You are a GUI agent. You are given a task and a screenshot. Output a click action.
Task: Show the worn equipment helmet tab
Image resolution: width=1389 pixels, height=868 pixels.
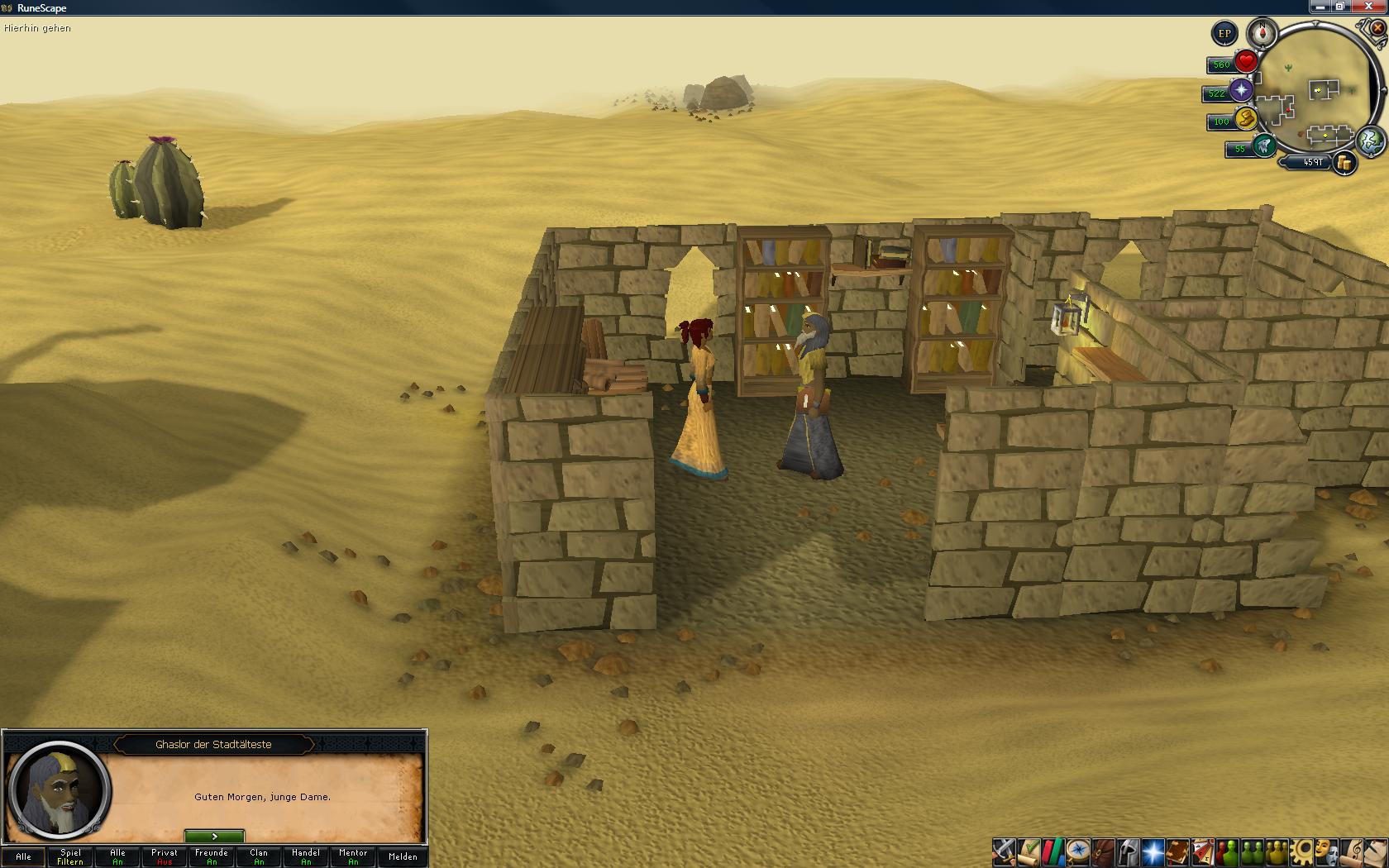click(x=1128, y=851)
